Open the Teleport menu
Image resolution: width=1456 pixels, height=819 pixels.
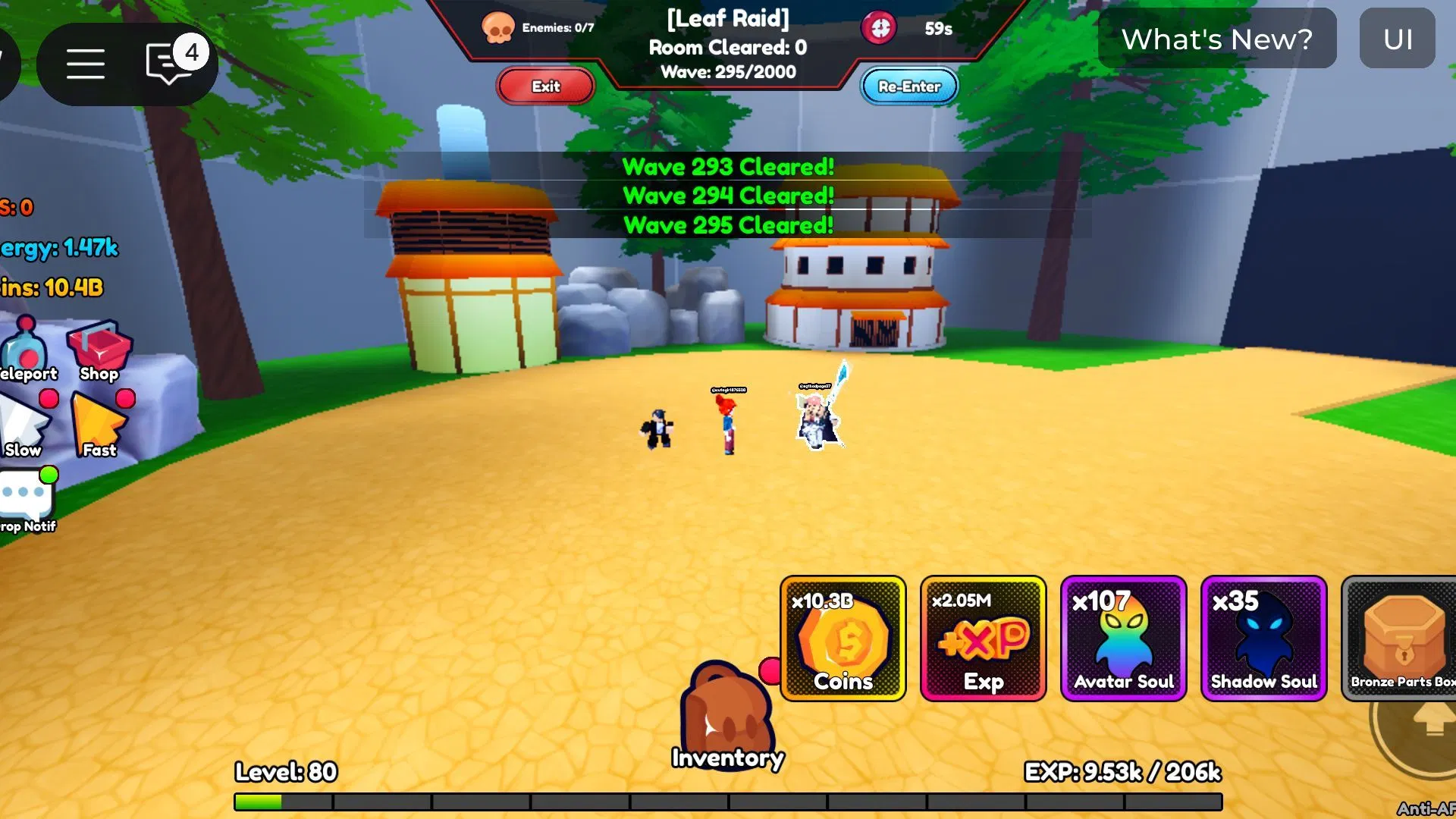point(25,350)
